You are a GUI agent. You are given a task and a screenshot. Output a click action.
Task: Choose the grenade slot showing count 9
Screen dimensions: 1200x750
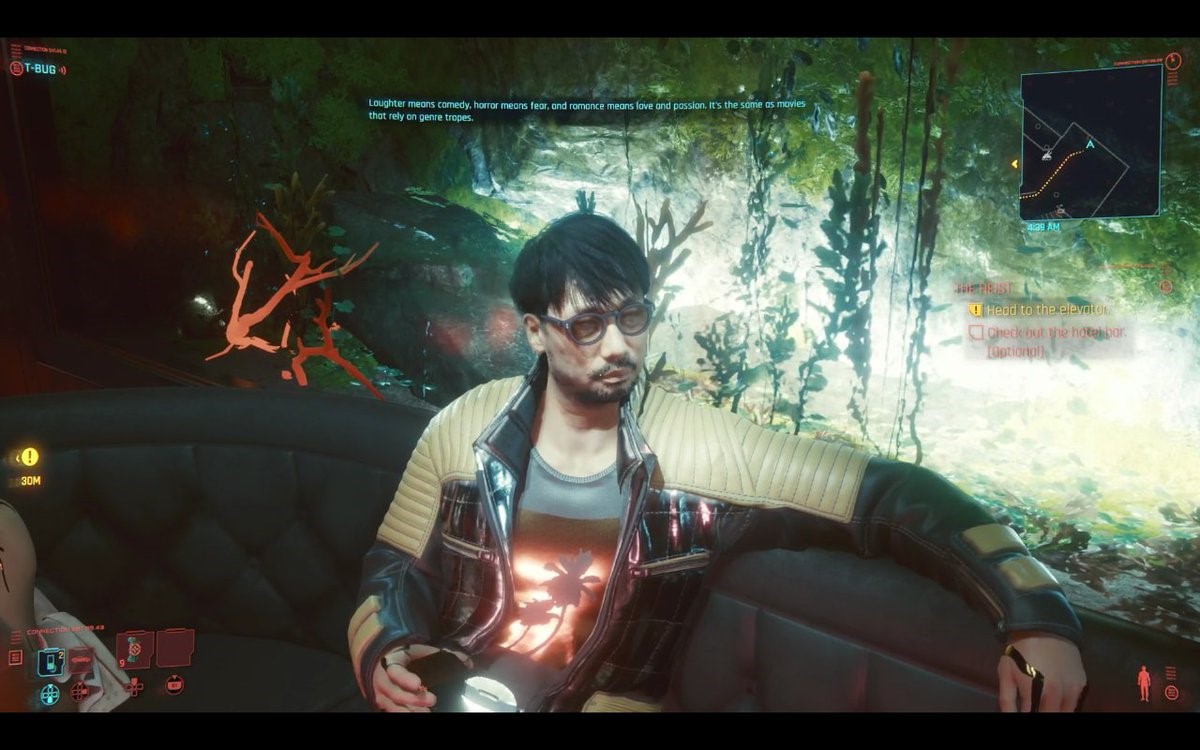(x=134, y=650)
